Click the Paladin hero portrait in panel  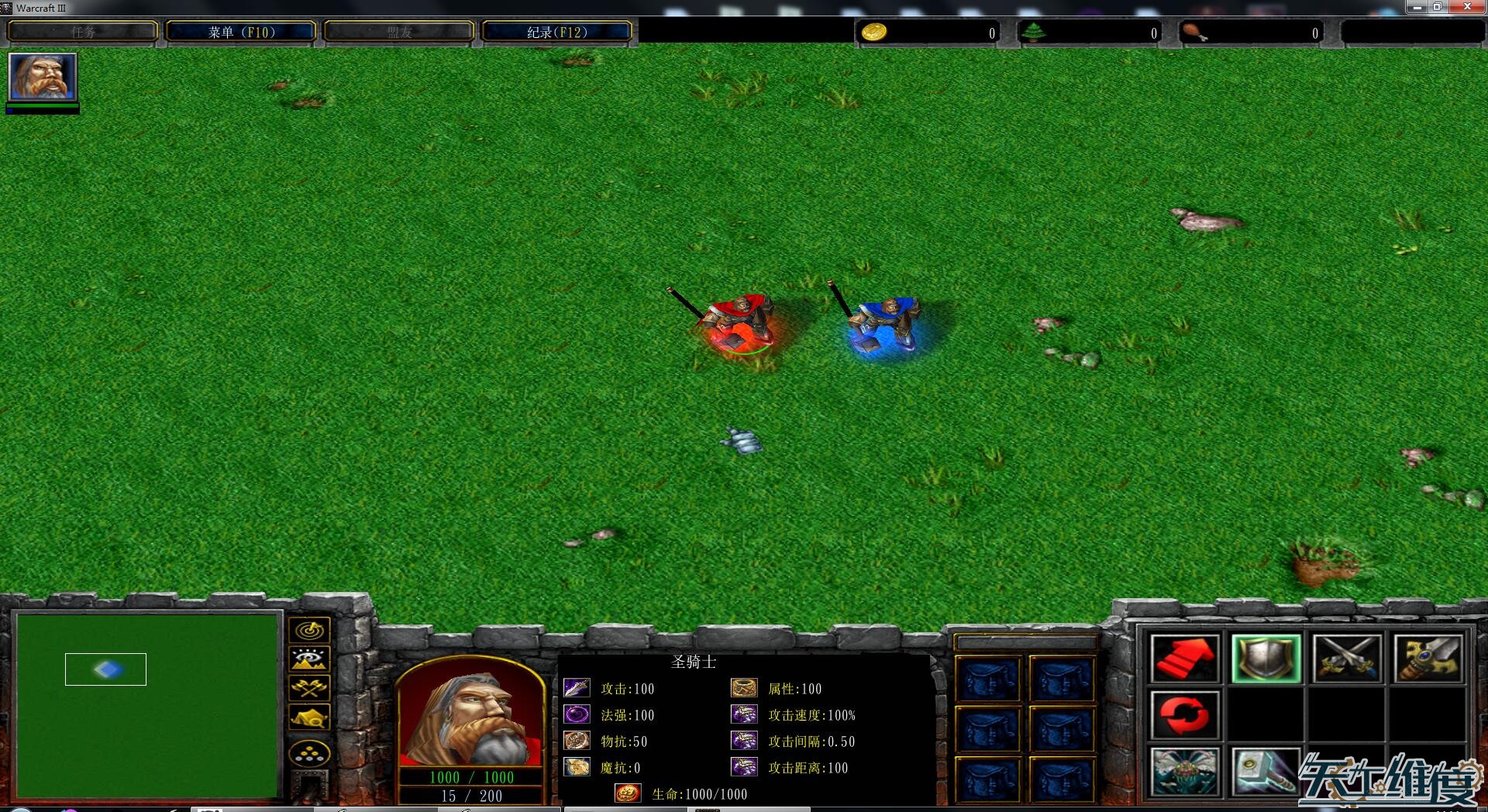(x=470, y=713)
